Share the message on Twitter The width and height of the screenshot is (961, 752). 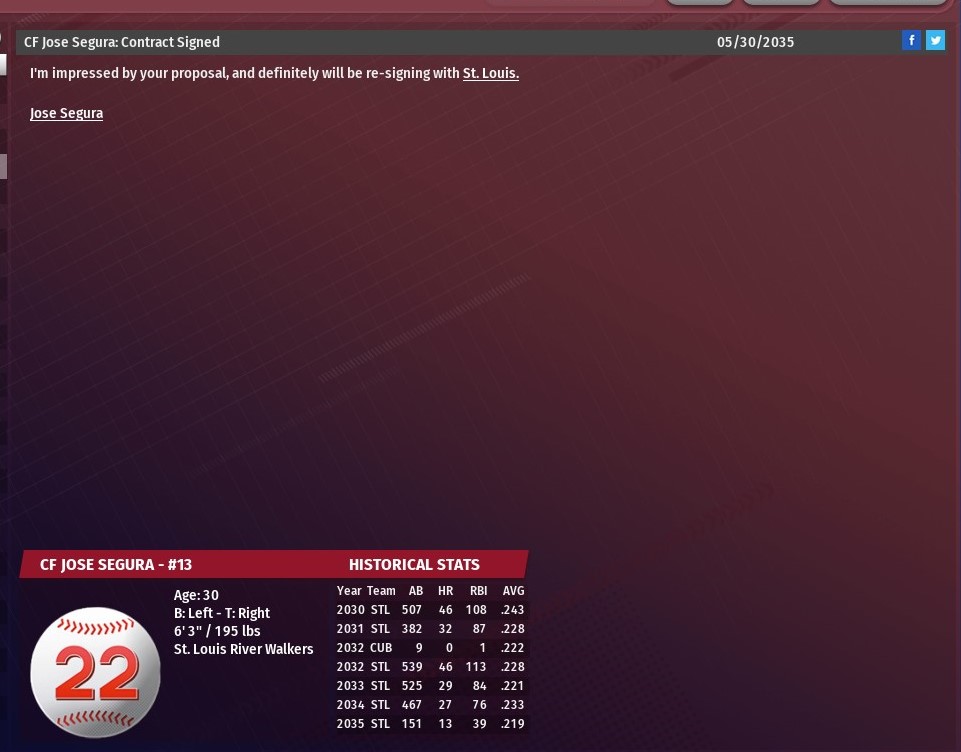click(935, 41)
